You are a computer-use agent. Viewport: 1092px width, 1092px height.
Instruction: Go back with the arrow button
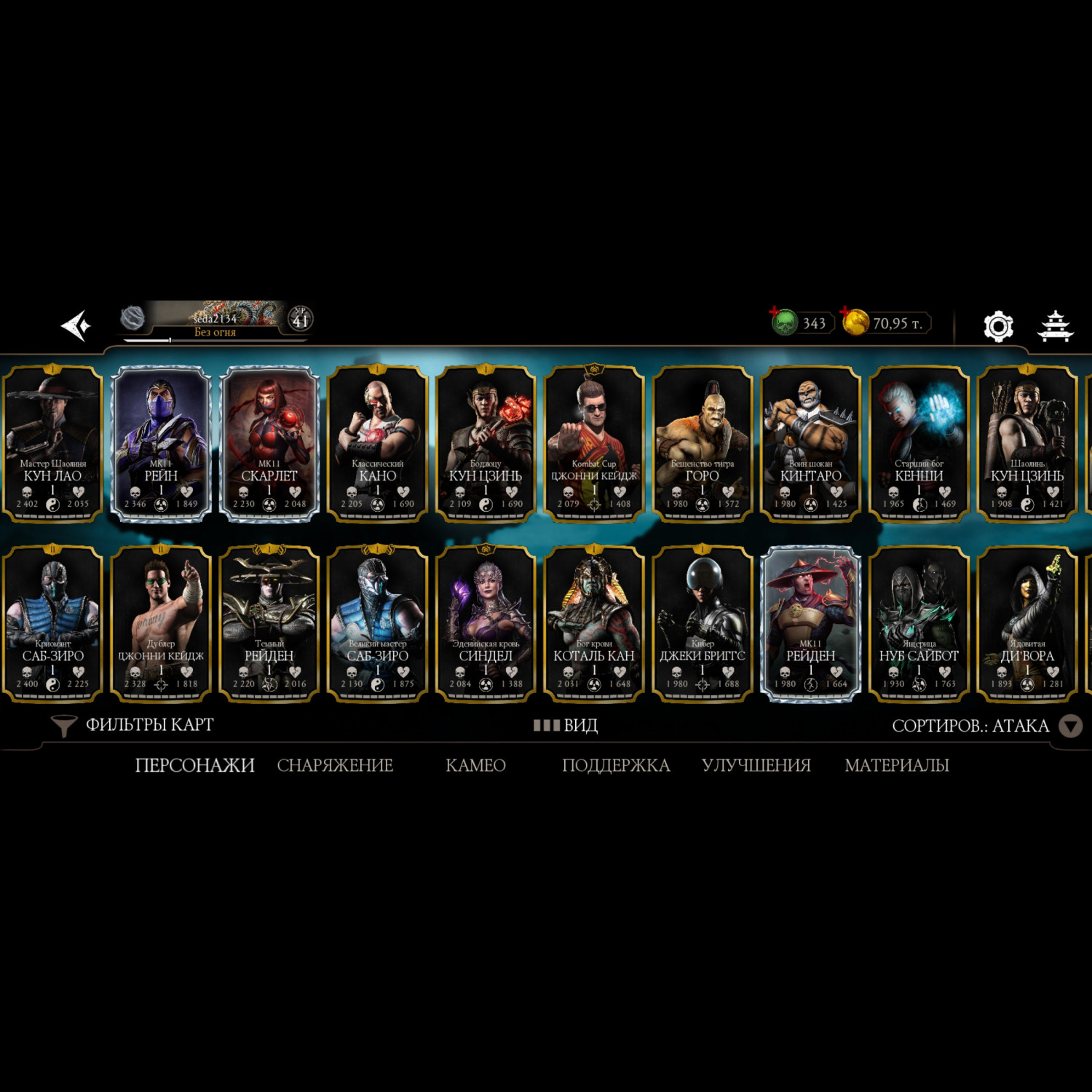76,325
